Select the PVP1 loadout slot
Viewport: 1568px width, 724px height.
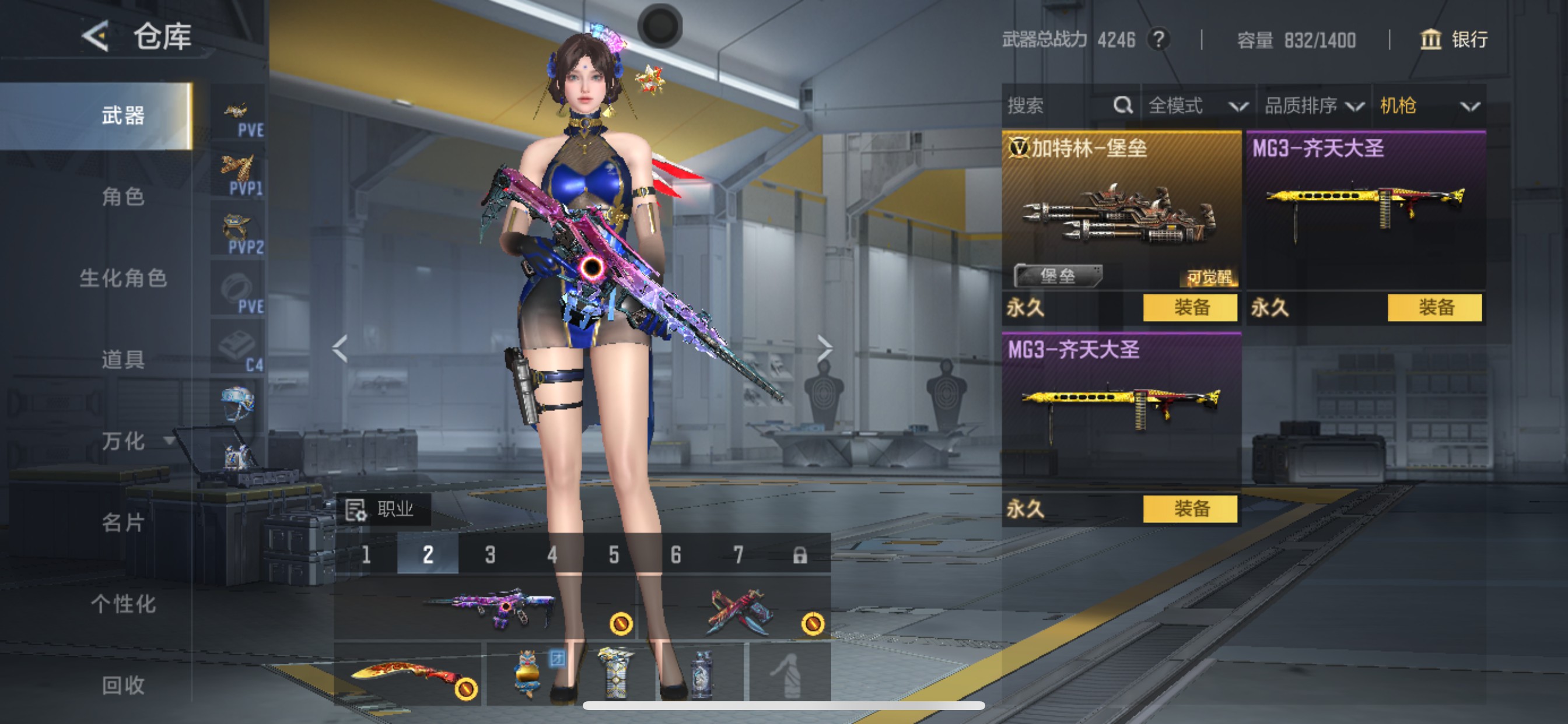click(x=239, y=173)
